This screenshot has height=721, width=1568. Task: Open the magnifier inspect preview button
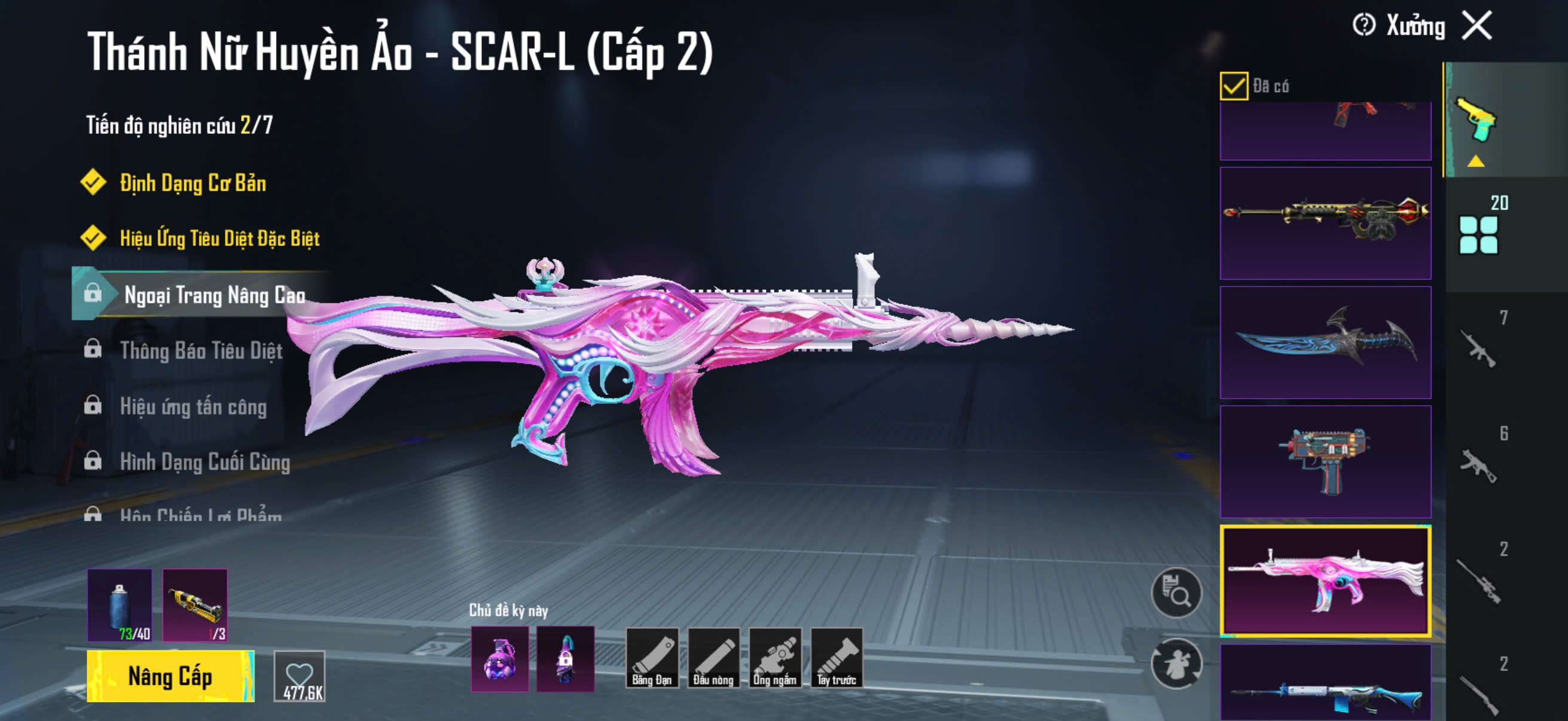click(1176, 592)
